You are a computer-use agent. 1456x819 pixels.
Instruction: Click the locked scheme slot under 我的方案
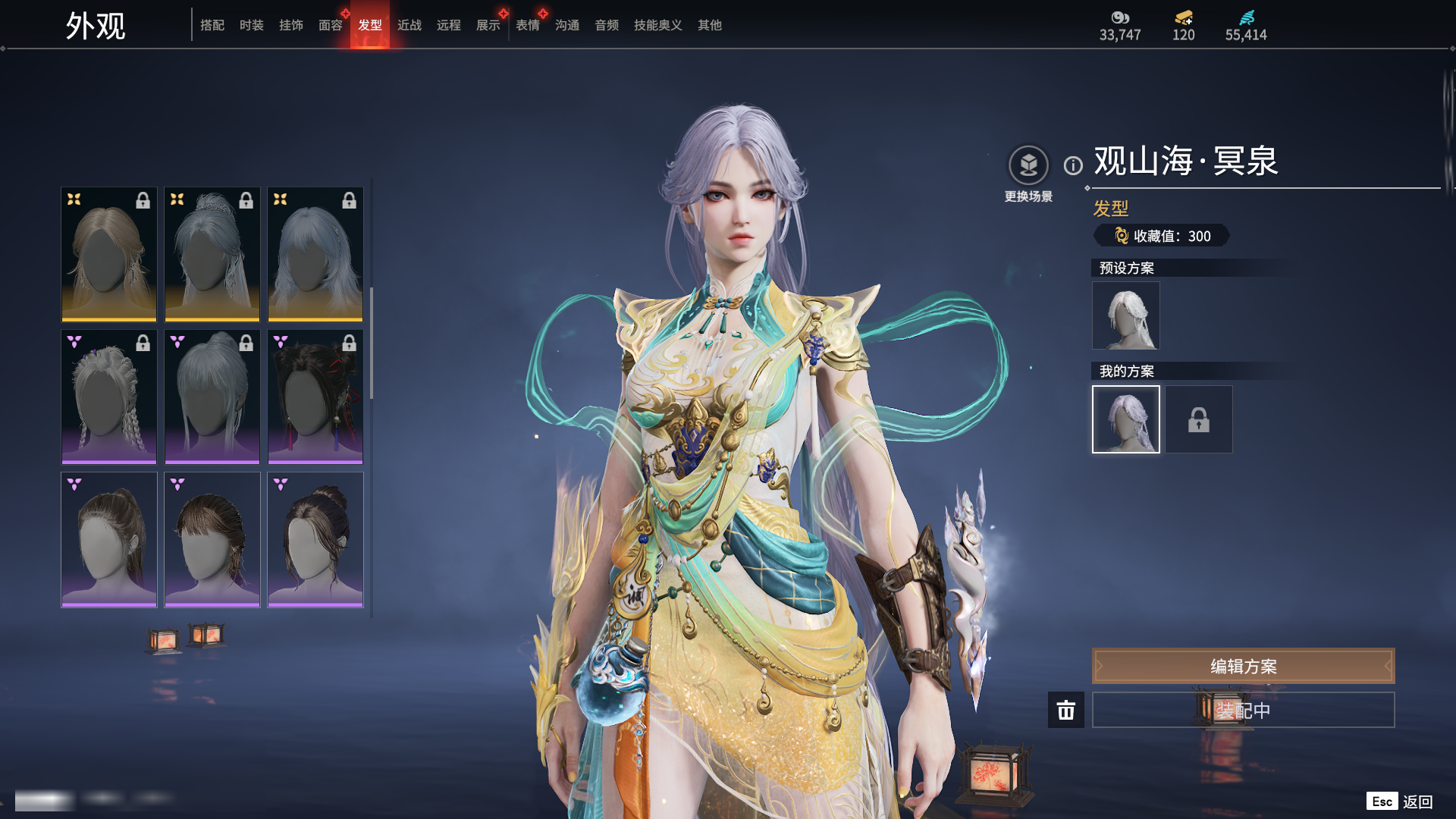1198,419
